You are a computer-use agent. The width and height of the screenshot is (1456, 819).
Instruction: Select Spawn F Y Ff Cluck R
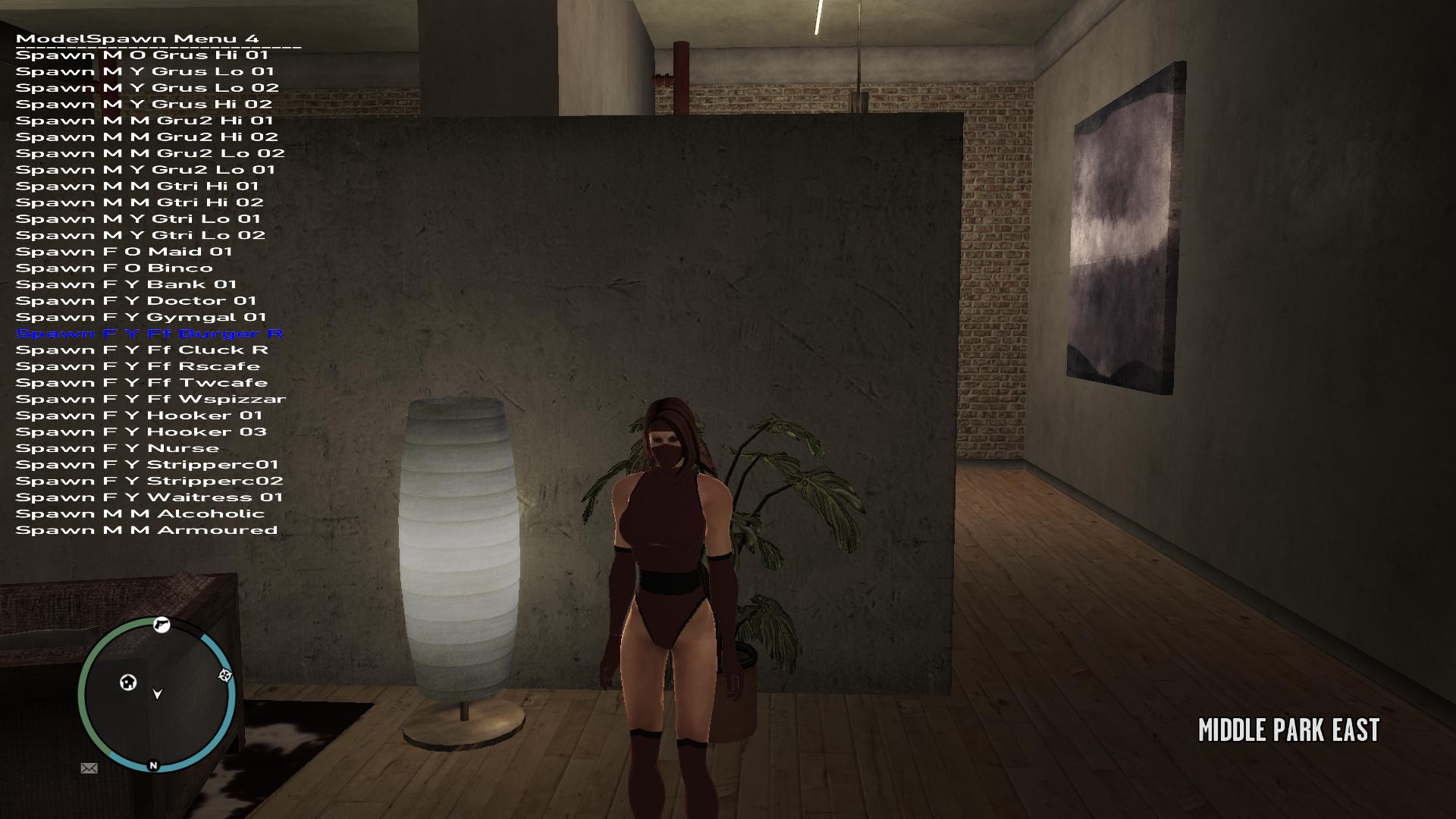[142, 350]
